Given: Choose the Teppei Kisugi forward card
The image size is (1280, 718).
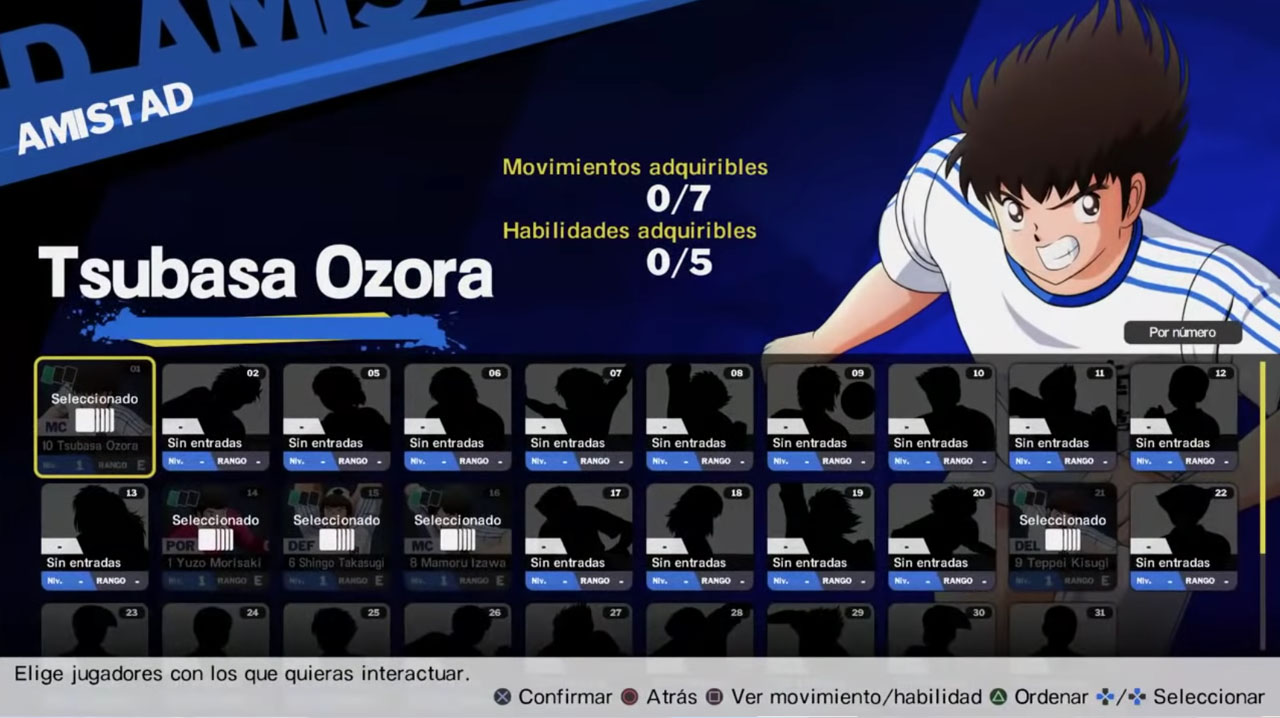Looking at the screenshot, I should (1063, 537).
